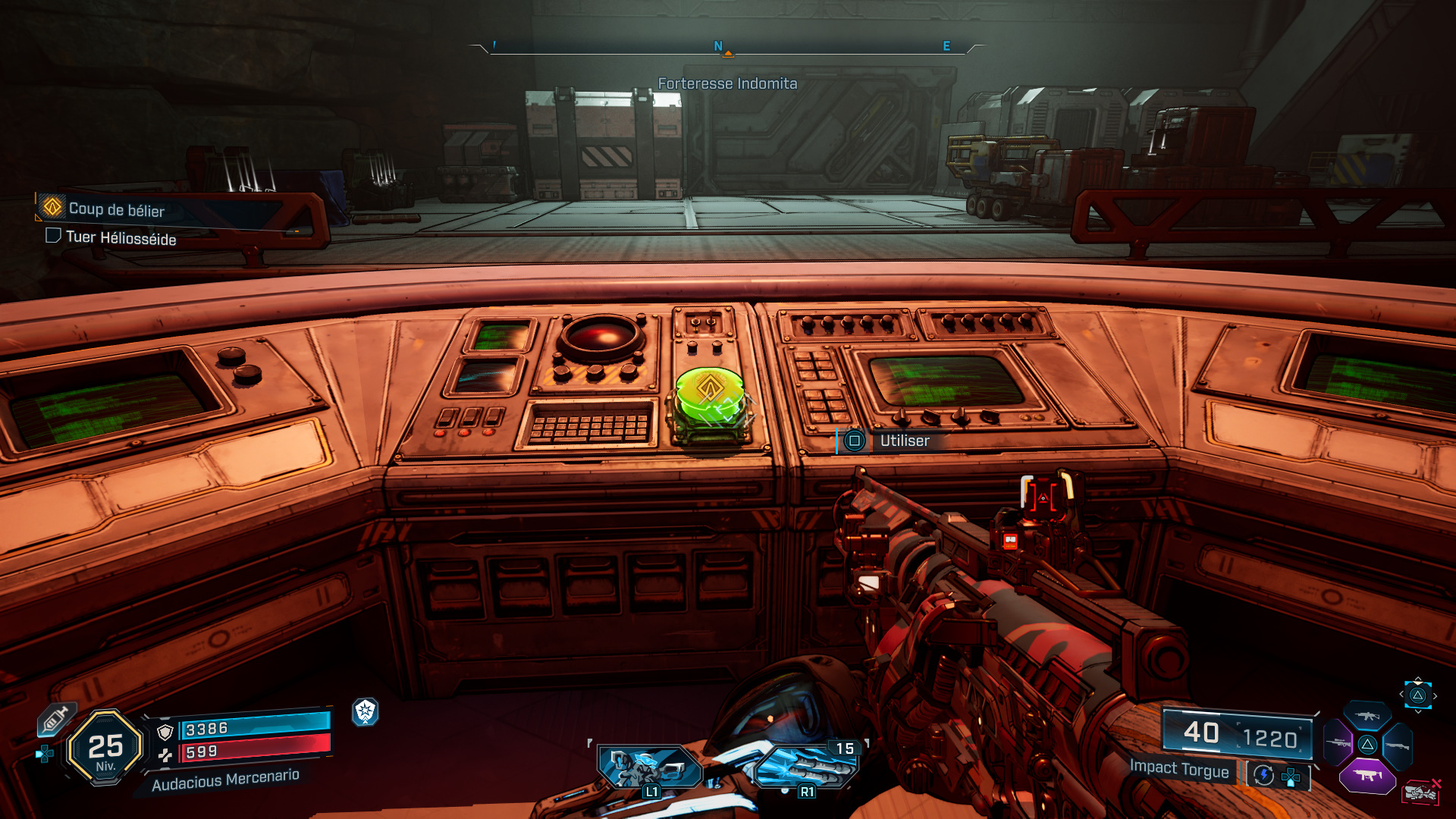Click the Impact Torgue weapon mode label
Viewport: 1456px width, 819px height.
pyautogui.click(x=1179, y=768)
